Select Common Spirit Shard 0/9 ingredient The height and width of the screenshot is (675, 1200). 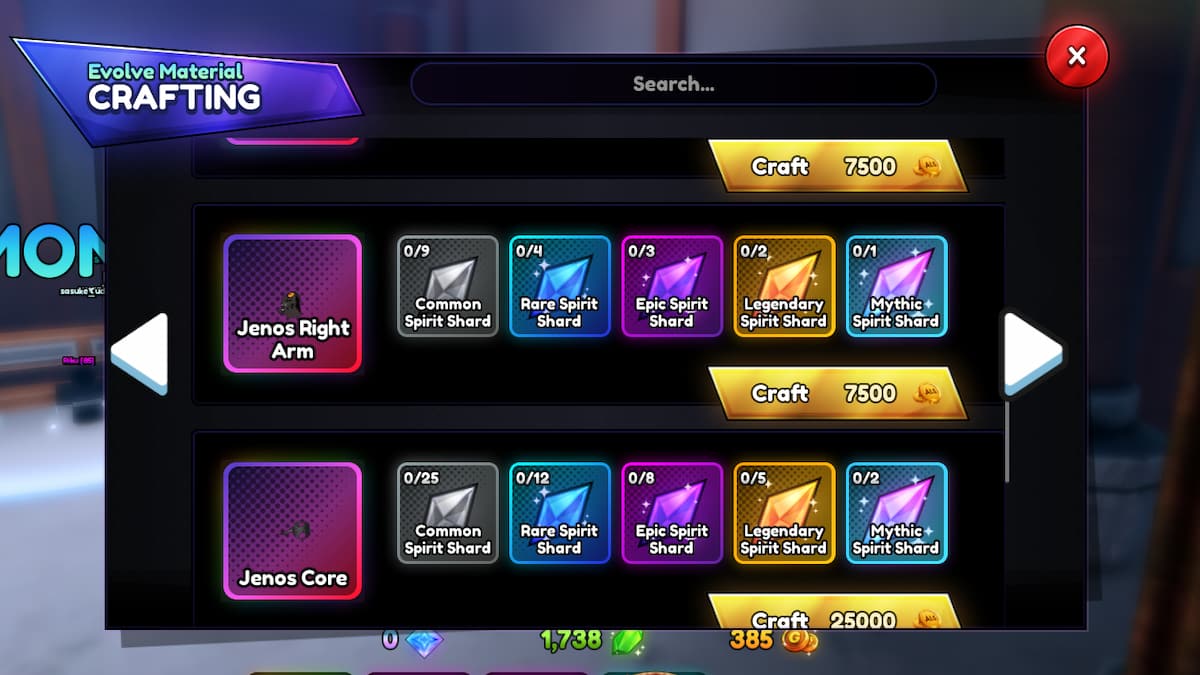[448, 286]
